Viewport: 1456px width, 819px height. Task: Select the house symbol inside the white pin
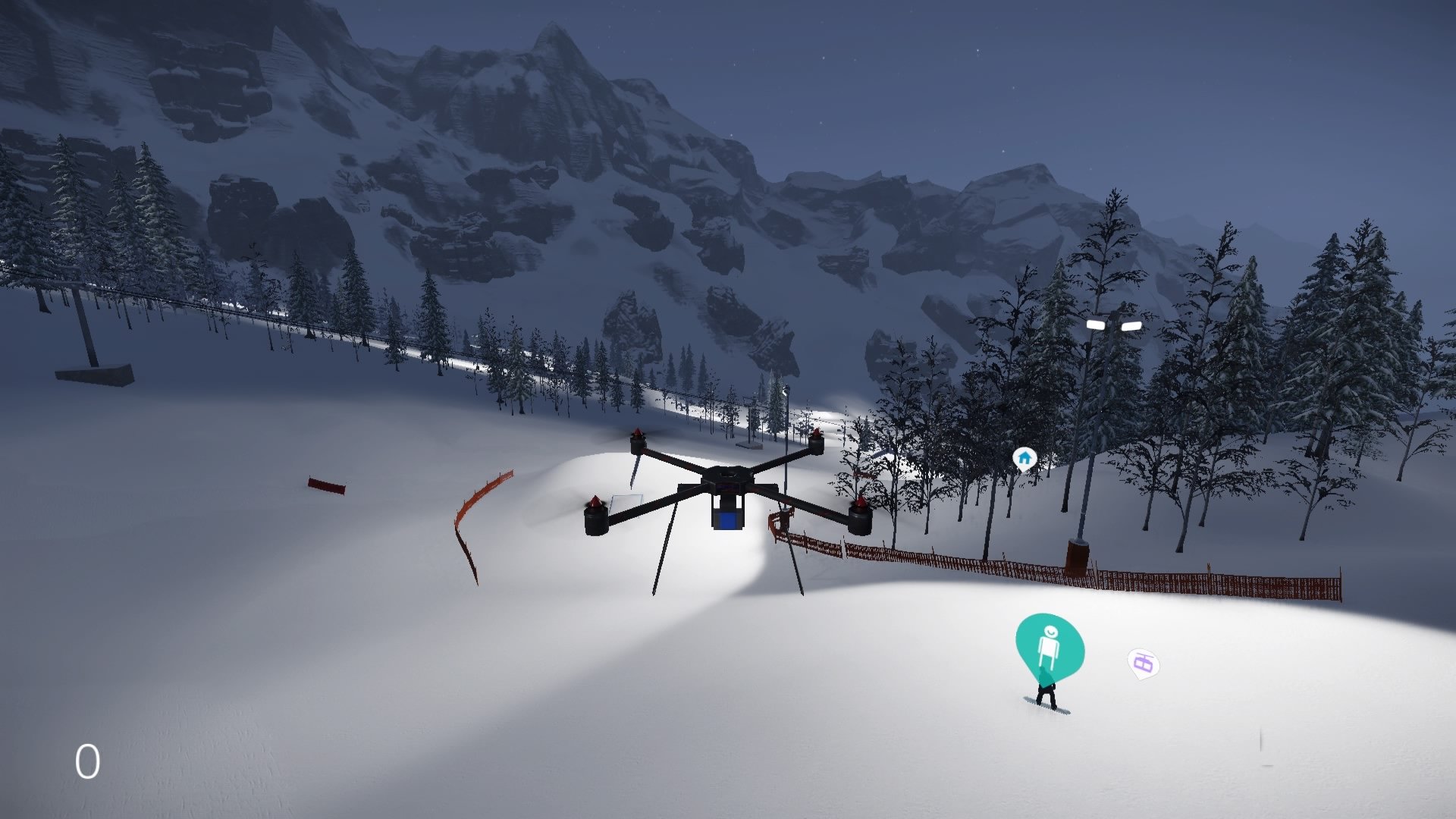[x=1025, y=457]
